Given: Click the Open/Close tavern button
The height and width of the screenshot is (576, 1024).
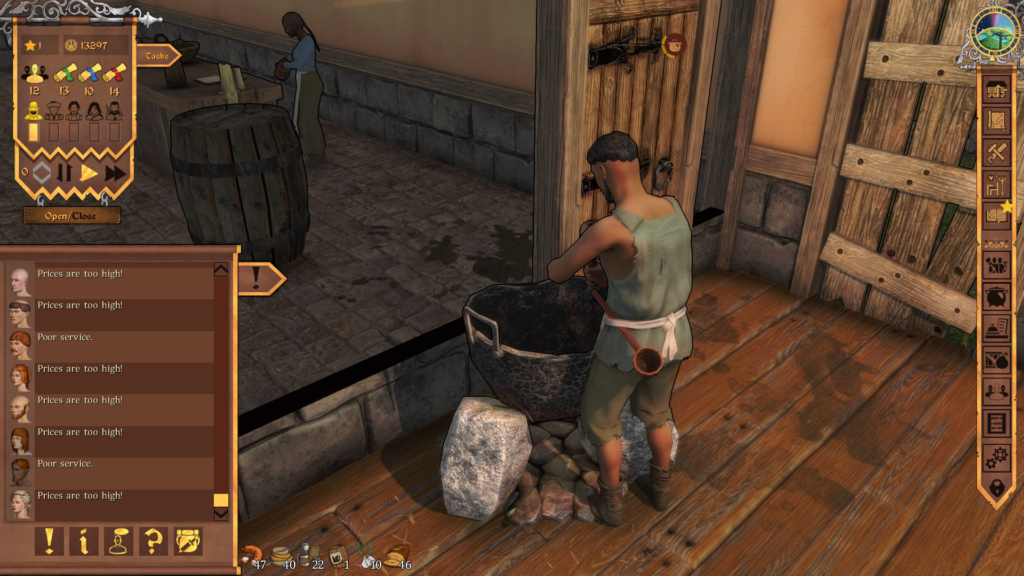Looking at the screenshot, I should coord(72,215).
